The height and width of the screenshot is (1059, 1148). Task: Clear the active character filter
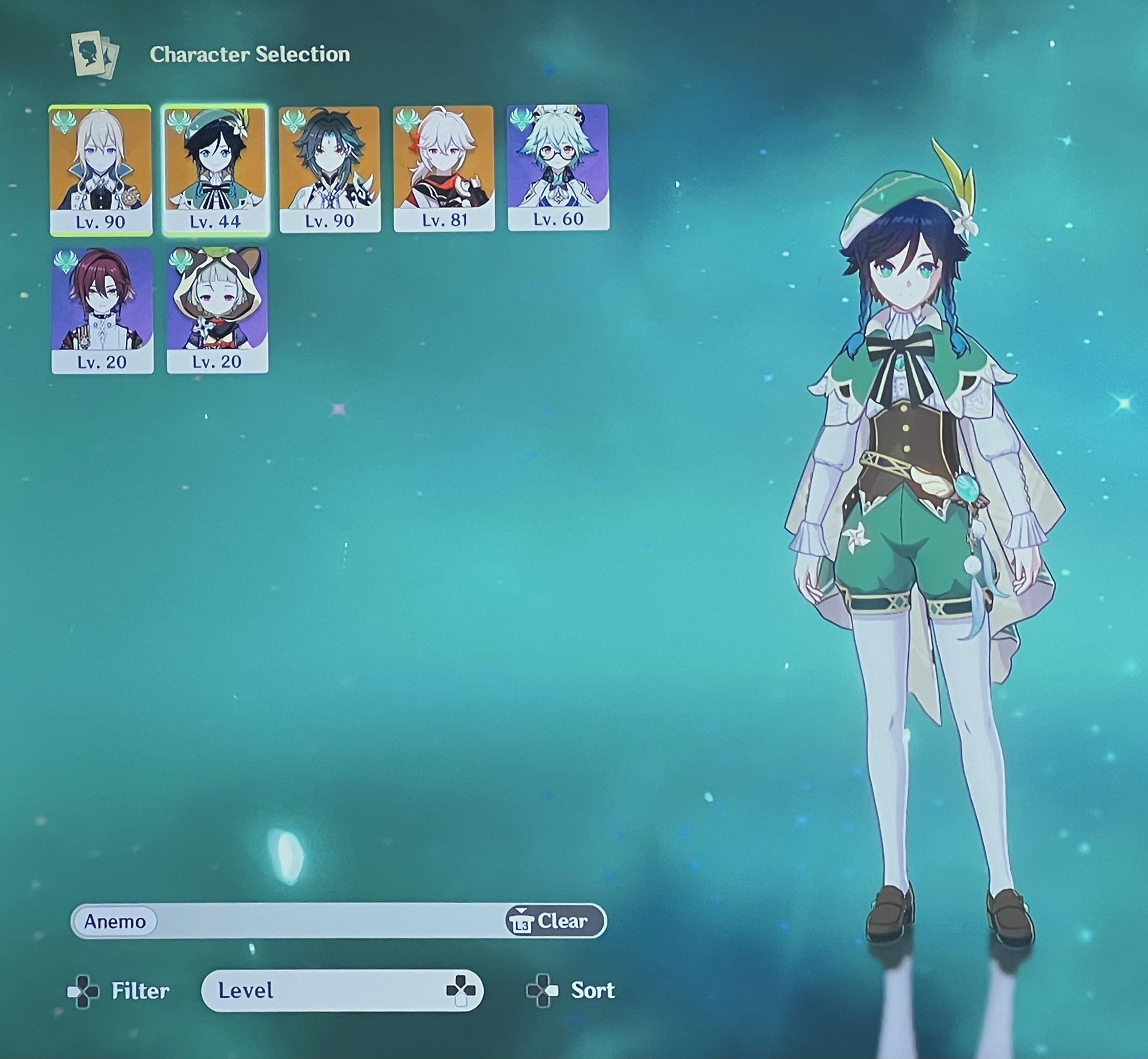pyautogui.click(x=555, y=921)
